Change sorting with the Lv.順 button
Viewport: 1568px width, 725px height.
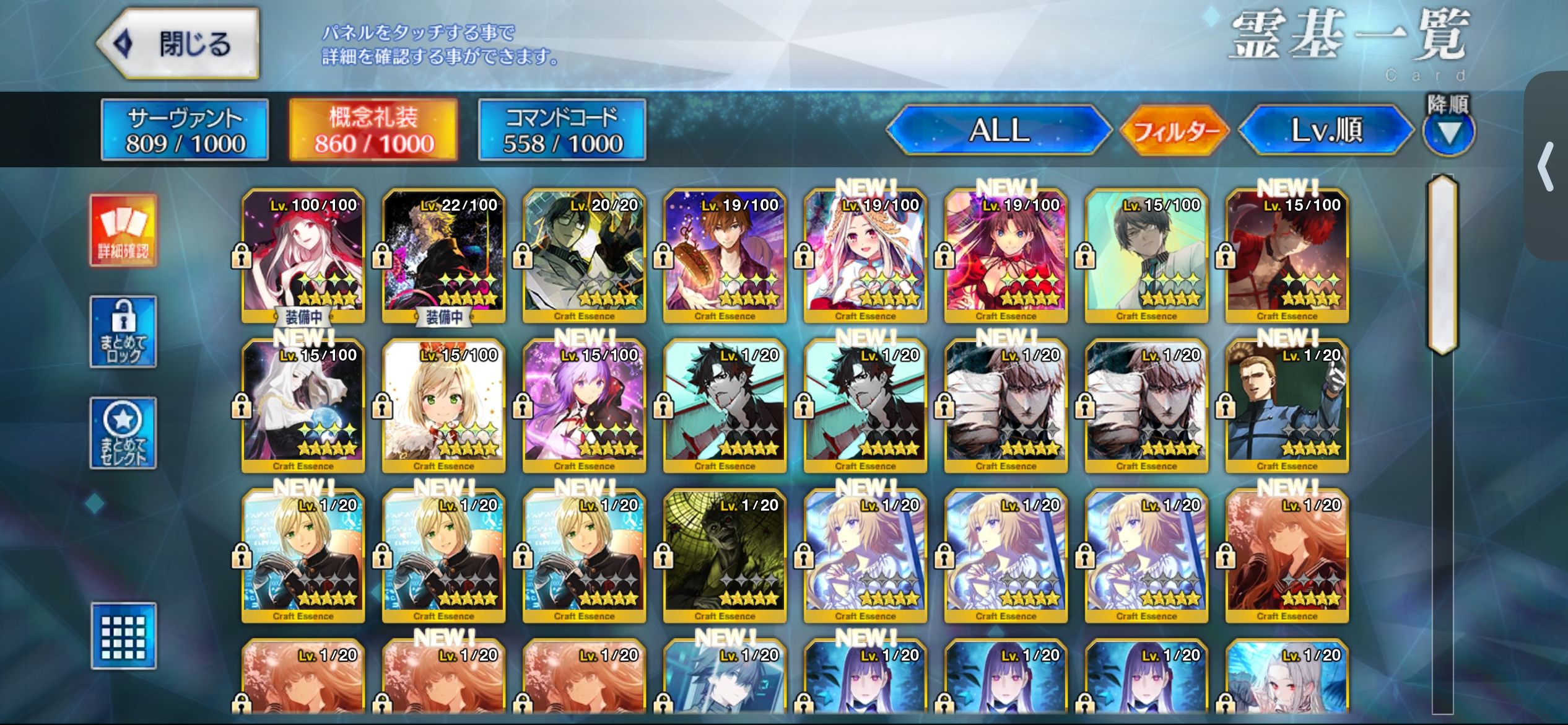pyautogui.click(x=1326, y=130)
